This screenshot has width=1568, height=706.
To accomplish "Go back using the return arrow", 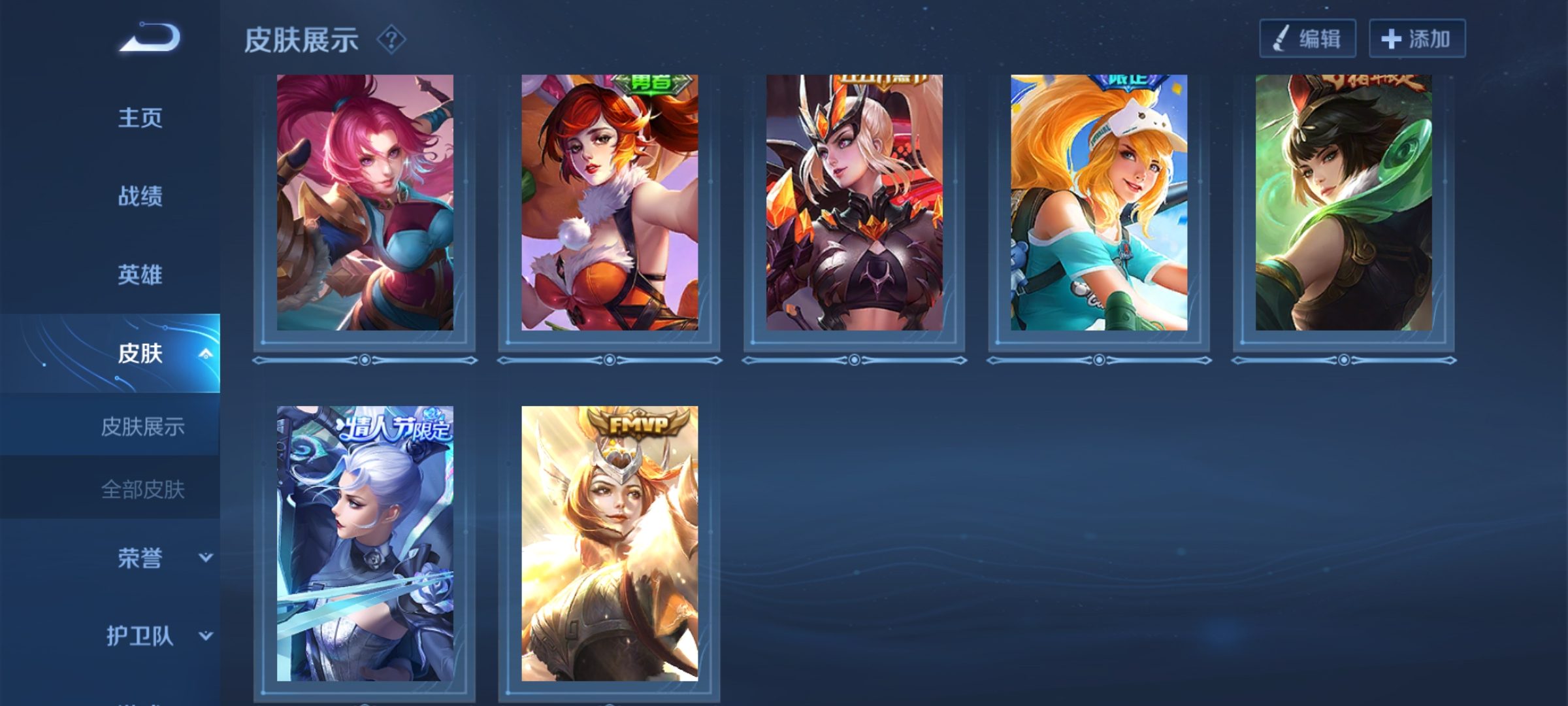I will point(150,38).
